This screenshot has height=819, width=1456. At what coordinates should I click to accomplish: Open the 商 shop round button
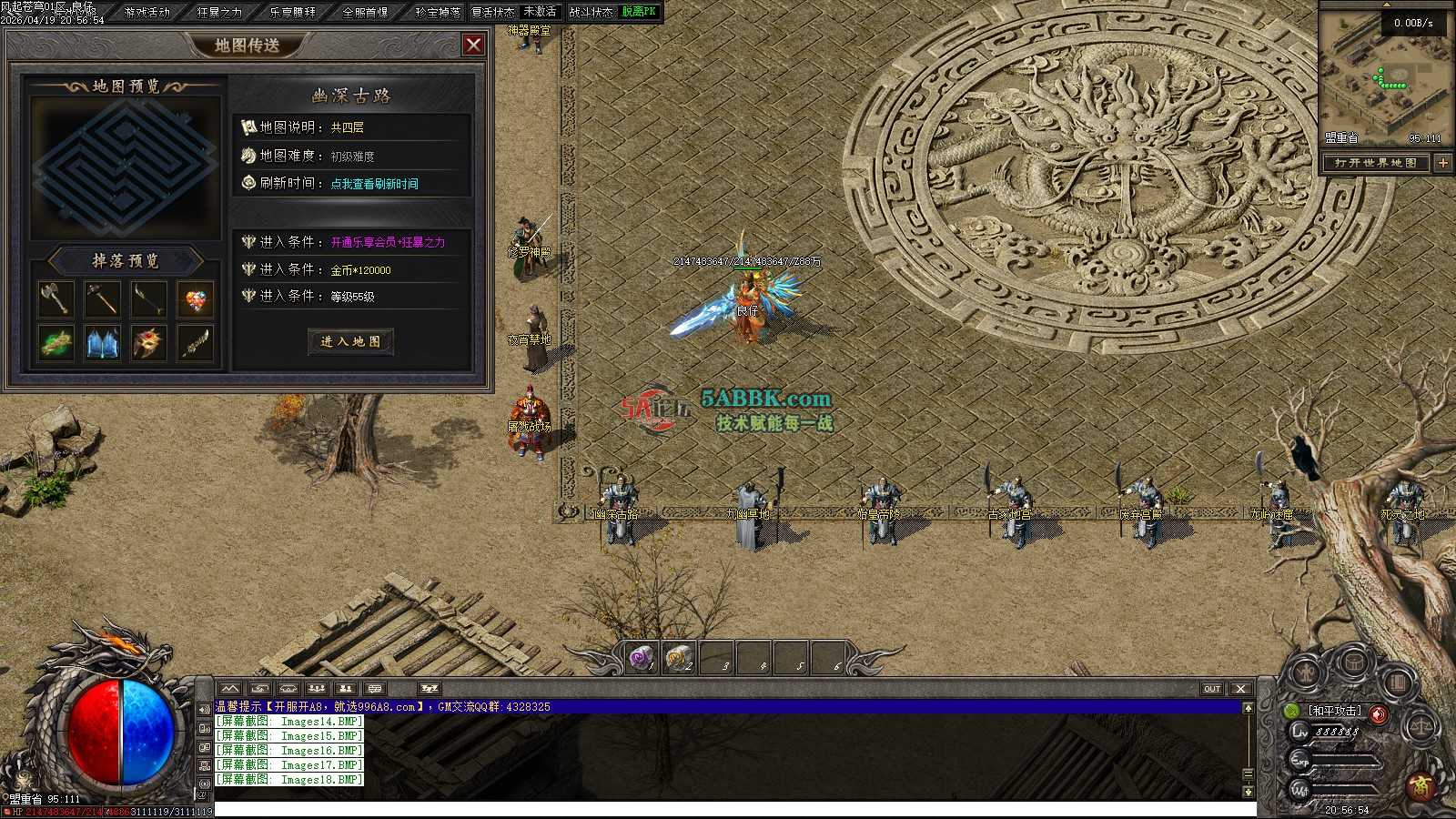tap(1420, 786)
